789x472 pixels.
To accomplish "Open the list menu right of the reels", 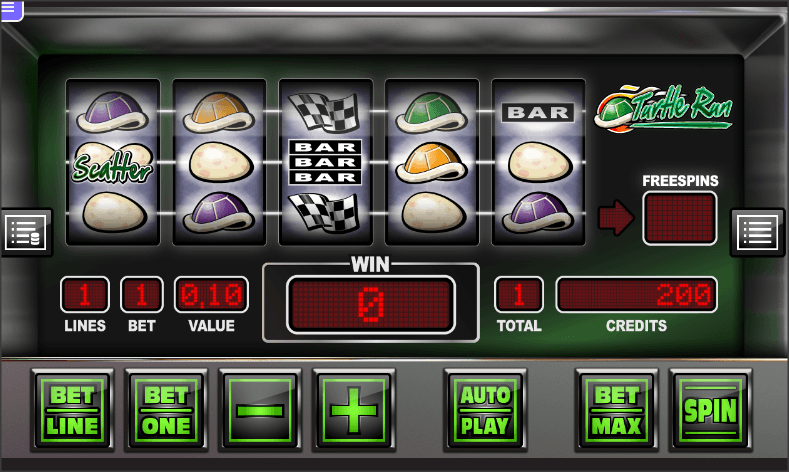I will [x=757, y=232].
